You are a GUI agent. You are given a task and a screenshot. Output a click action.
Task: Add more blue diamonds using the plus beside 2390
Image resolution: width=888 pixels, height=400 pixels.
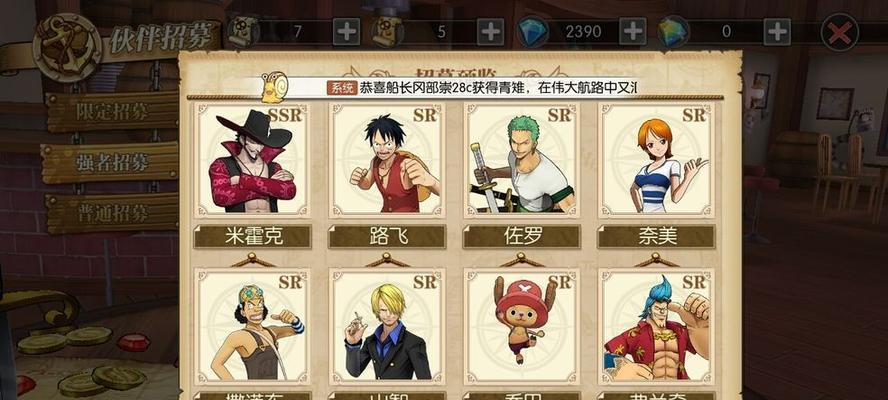(633, 31)
